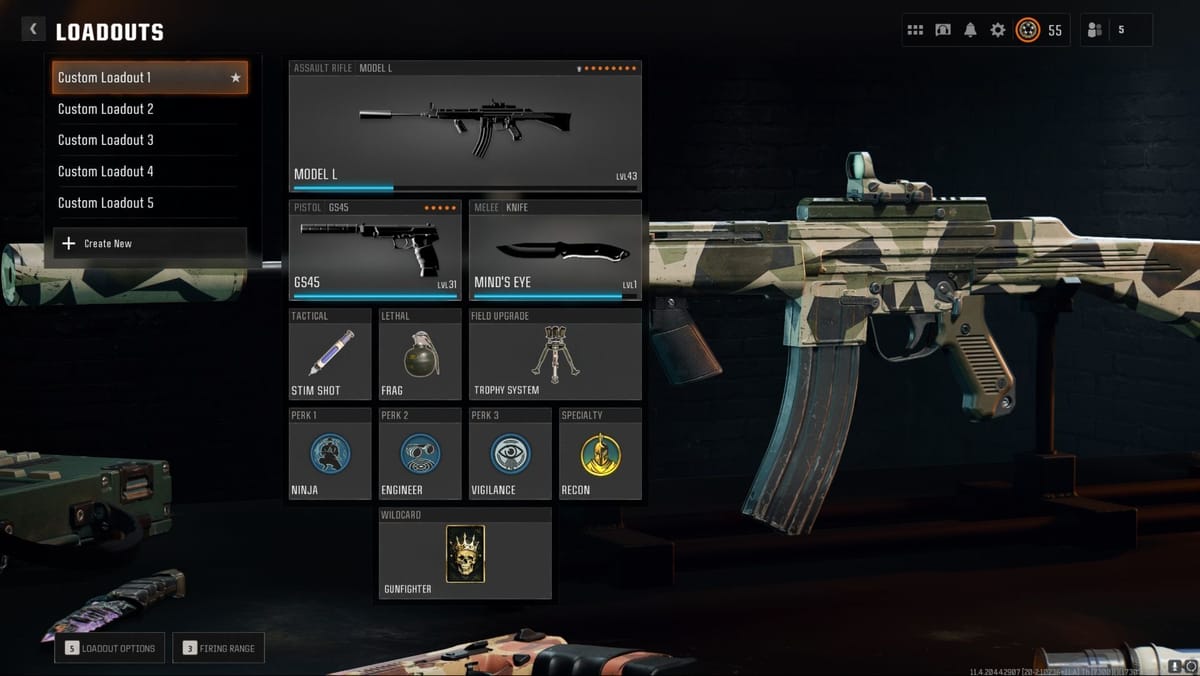Open the Mind's Eye knife melee slot
The width and height of the screenshot is (1200, 676).
coord(555,250)
